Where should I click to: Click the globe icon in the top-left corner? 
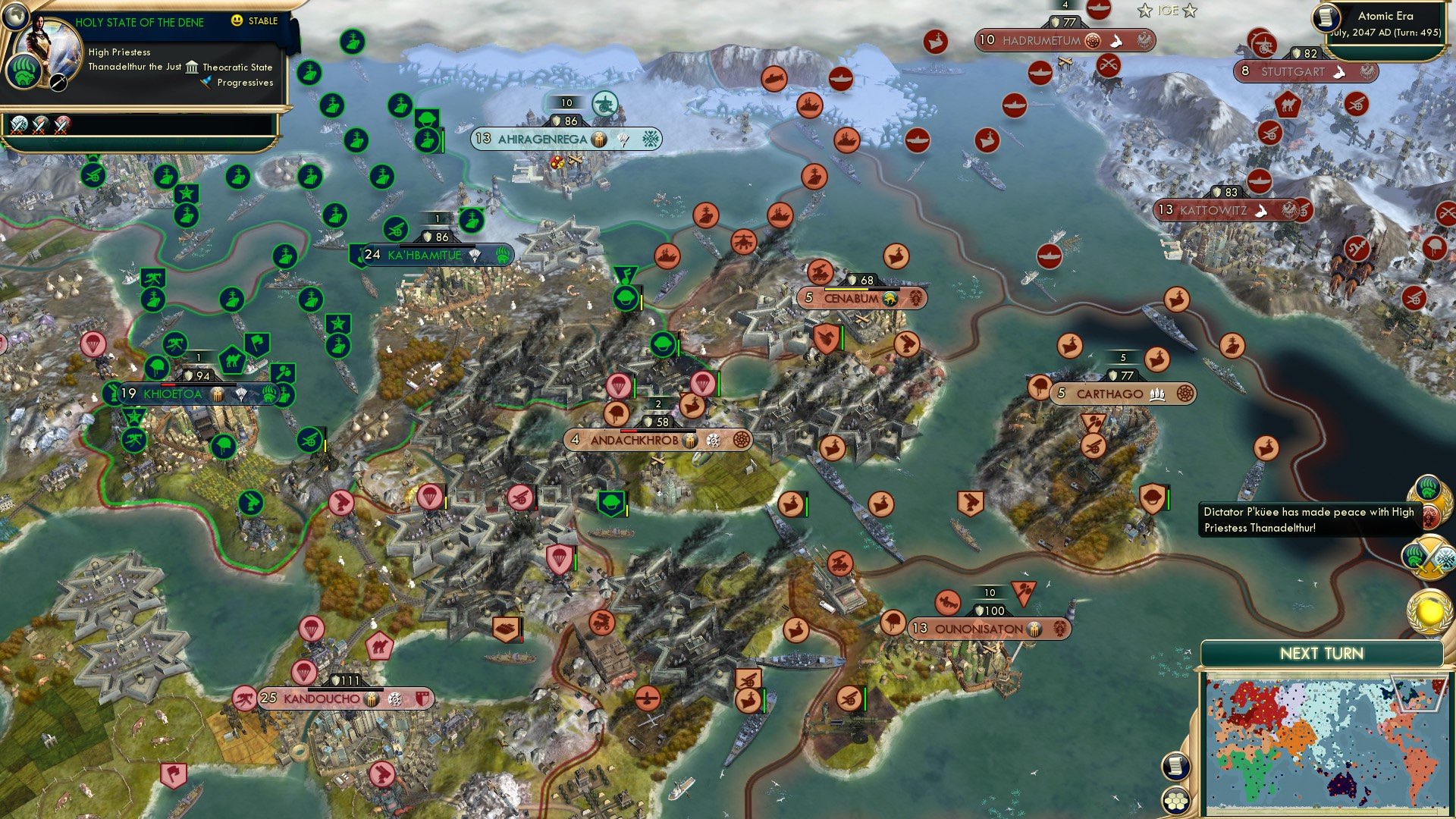pos(17,17)
